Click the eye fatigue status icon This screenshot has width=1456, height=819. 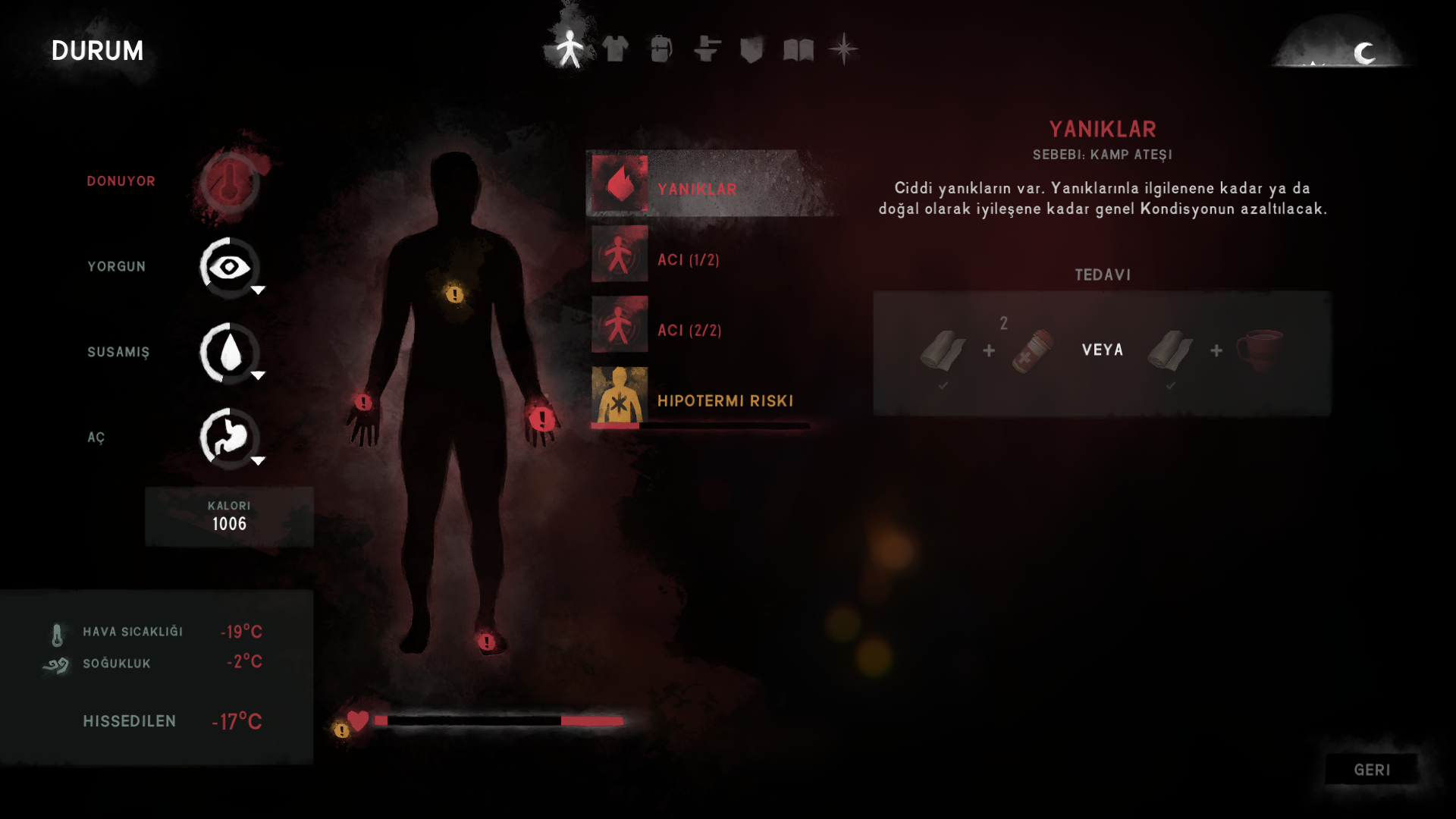(230, 267)
